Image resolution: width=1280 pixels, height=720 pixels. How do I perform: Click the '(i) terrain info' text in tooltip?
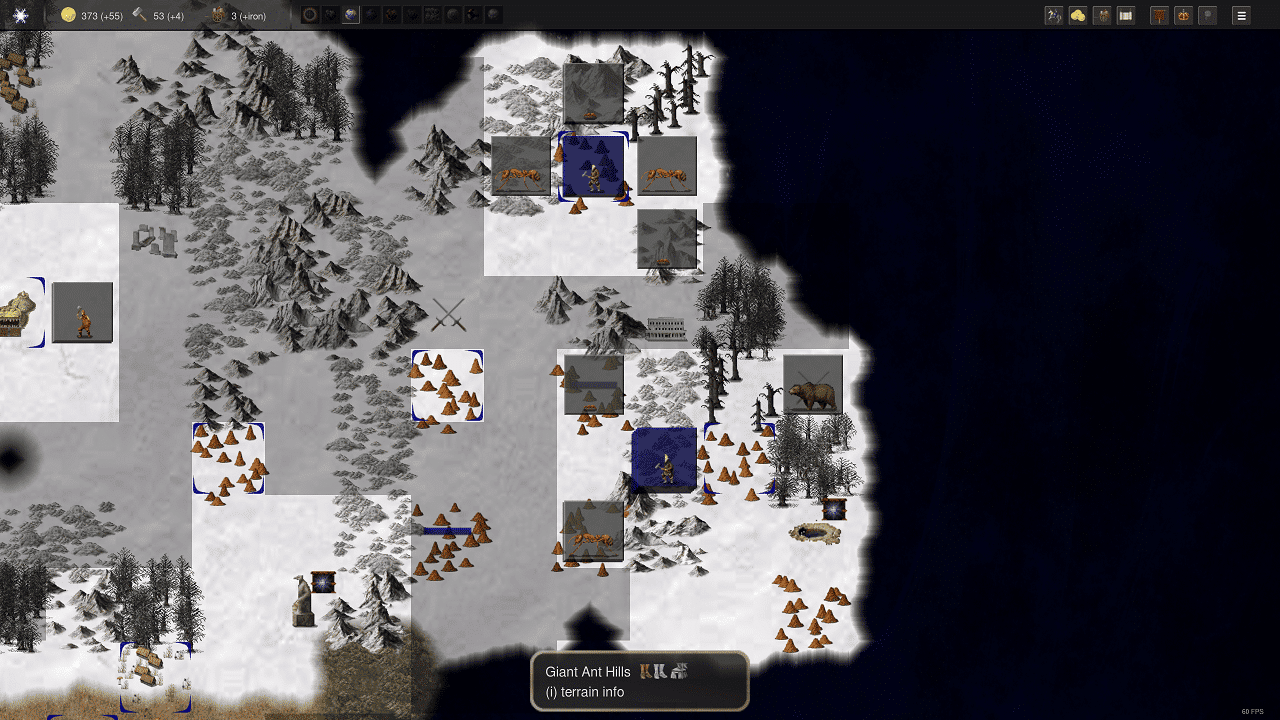587,692
